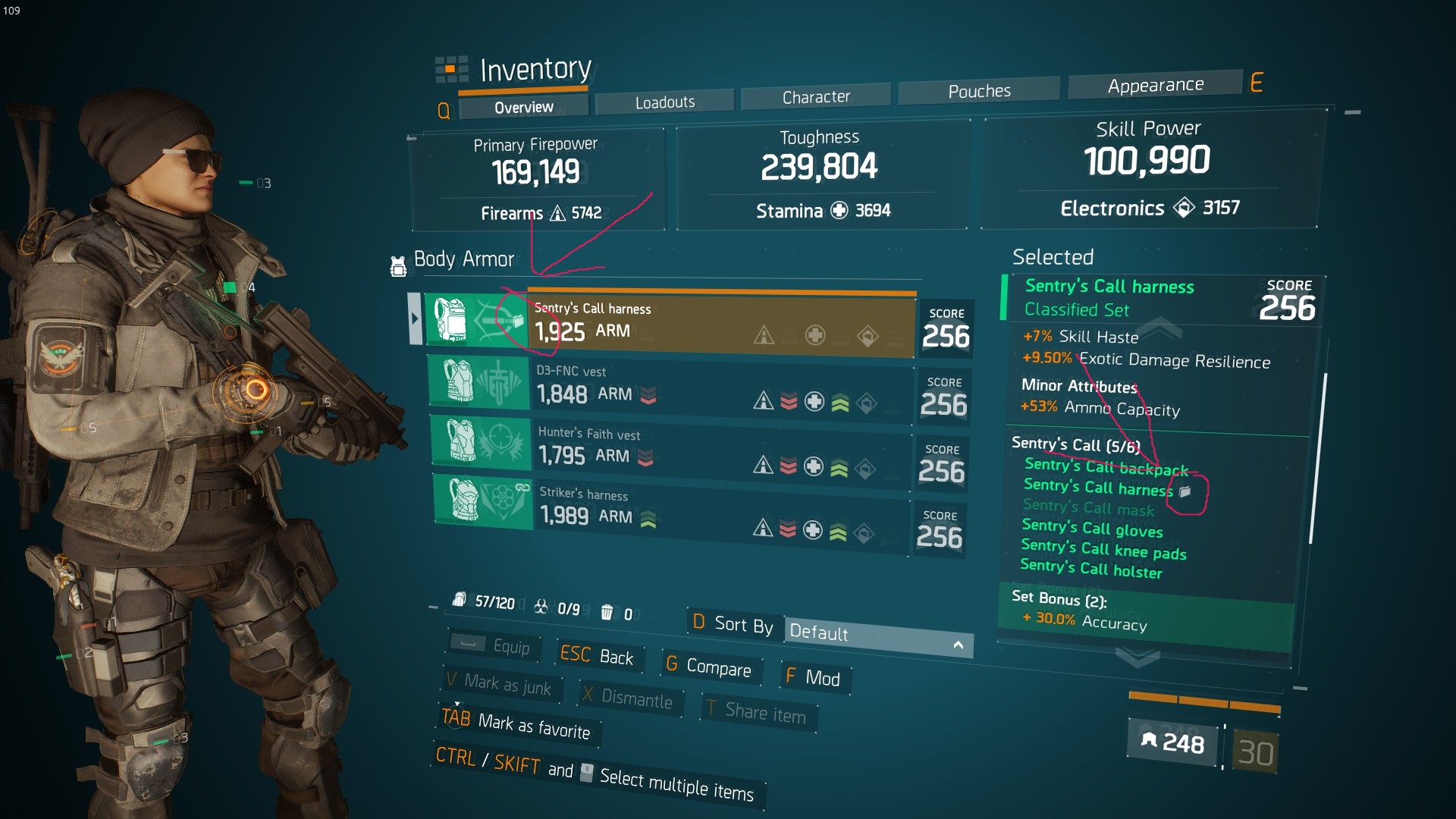Expand the set bonus details arrow
1456x819 pixels.
1137,658
